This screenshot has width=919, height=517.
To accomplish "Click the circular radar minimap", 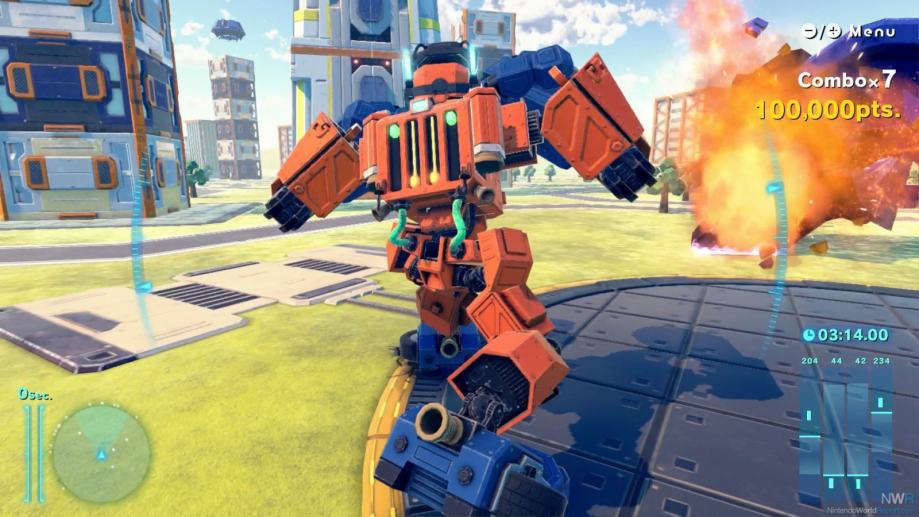I will tap(100, 453).
